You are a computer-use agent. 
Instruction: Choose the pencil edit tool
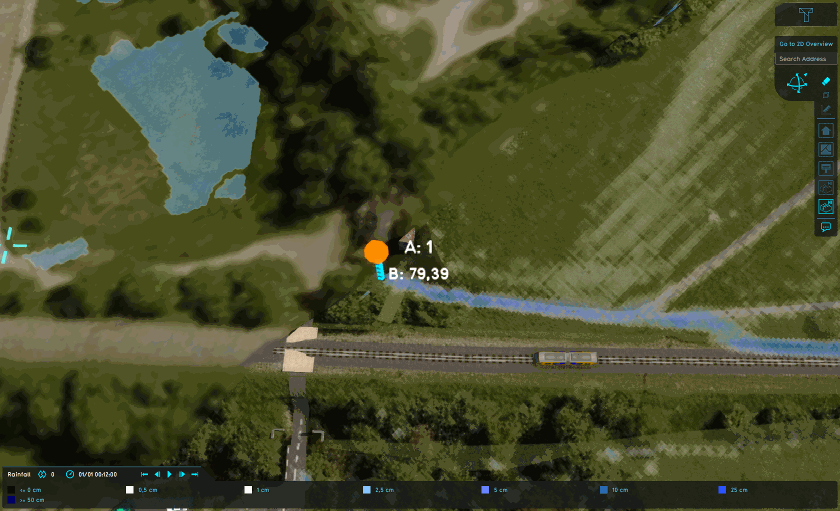coord(826,107)
